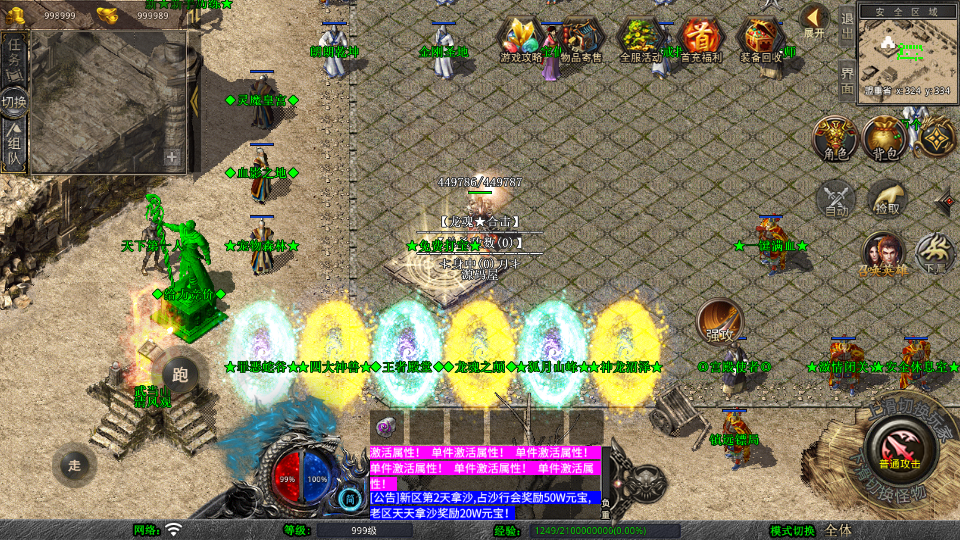
Task: Select the purple item in the quick slot
Action: pos(384,424)
